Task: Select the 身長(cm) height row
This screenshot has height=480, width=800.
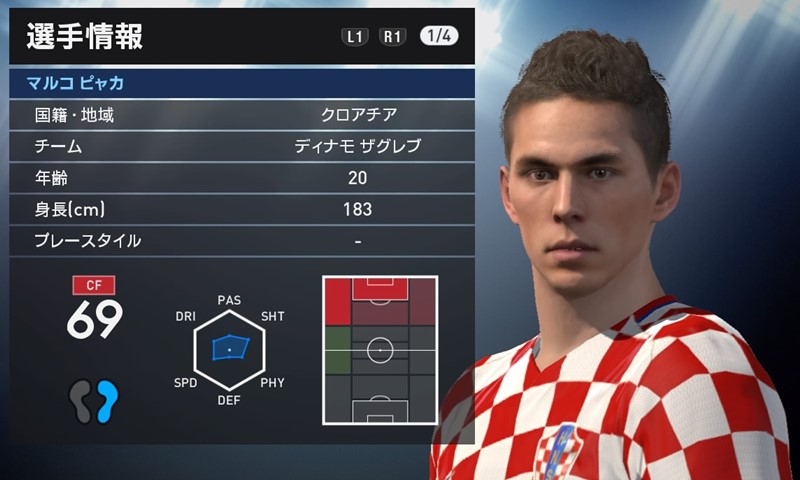Action: pyautogui.click(x=242, y=209)
